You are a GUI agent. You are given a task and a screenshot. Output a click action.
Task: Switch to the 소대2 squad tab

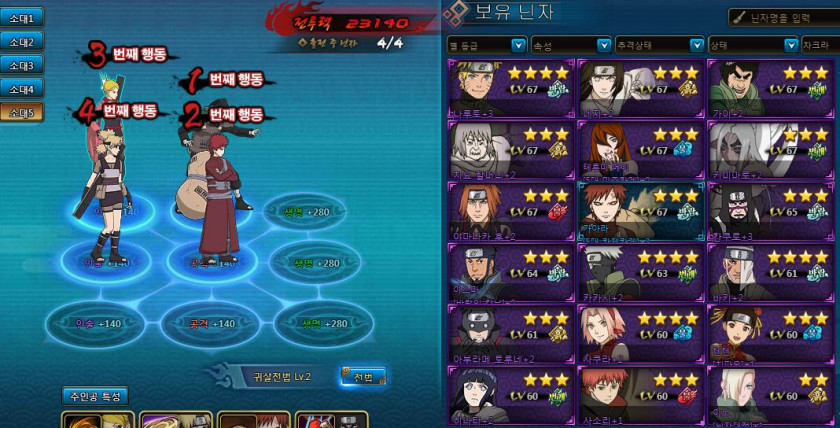coord(22,42)
